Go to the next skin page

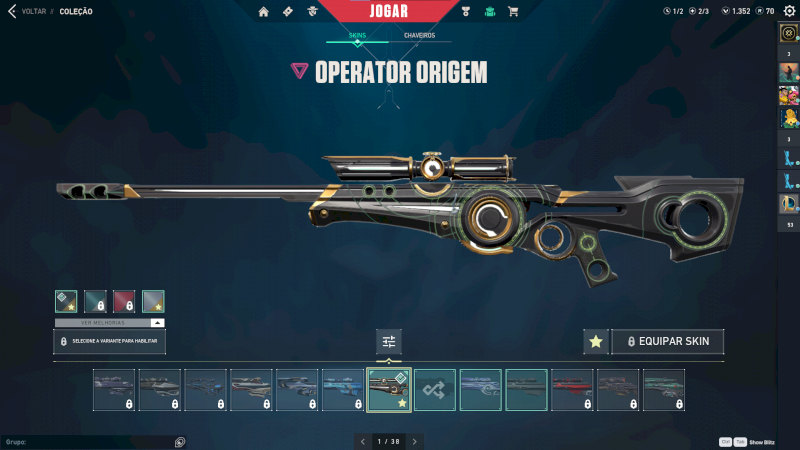(x=415, y=441)
